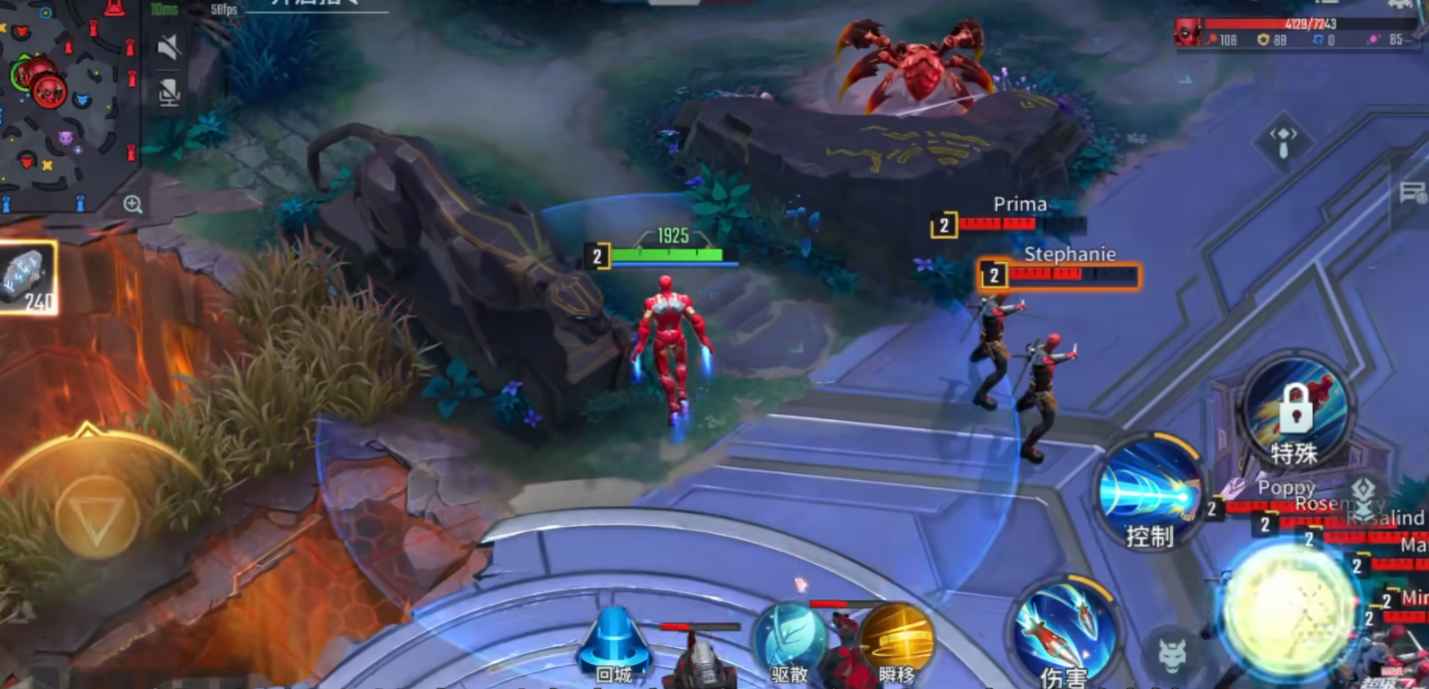Use the 驱散 dispel spell
Screen dimensions: 1429x689
click(x=789, y=639)
